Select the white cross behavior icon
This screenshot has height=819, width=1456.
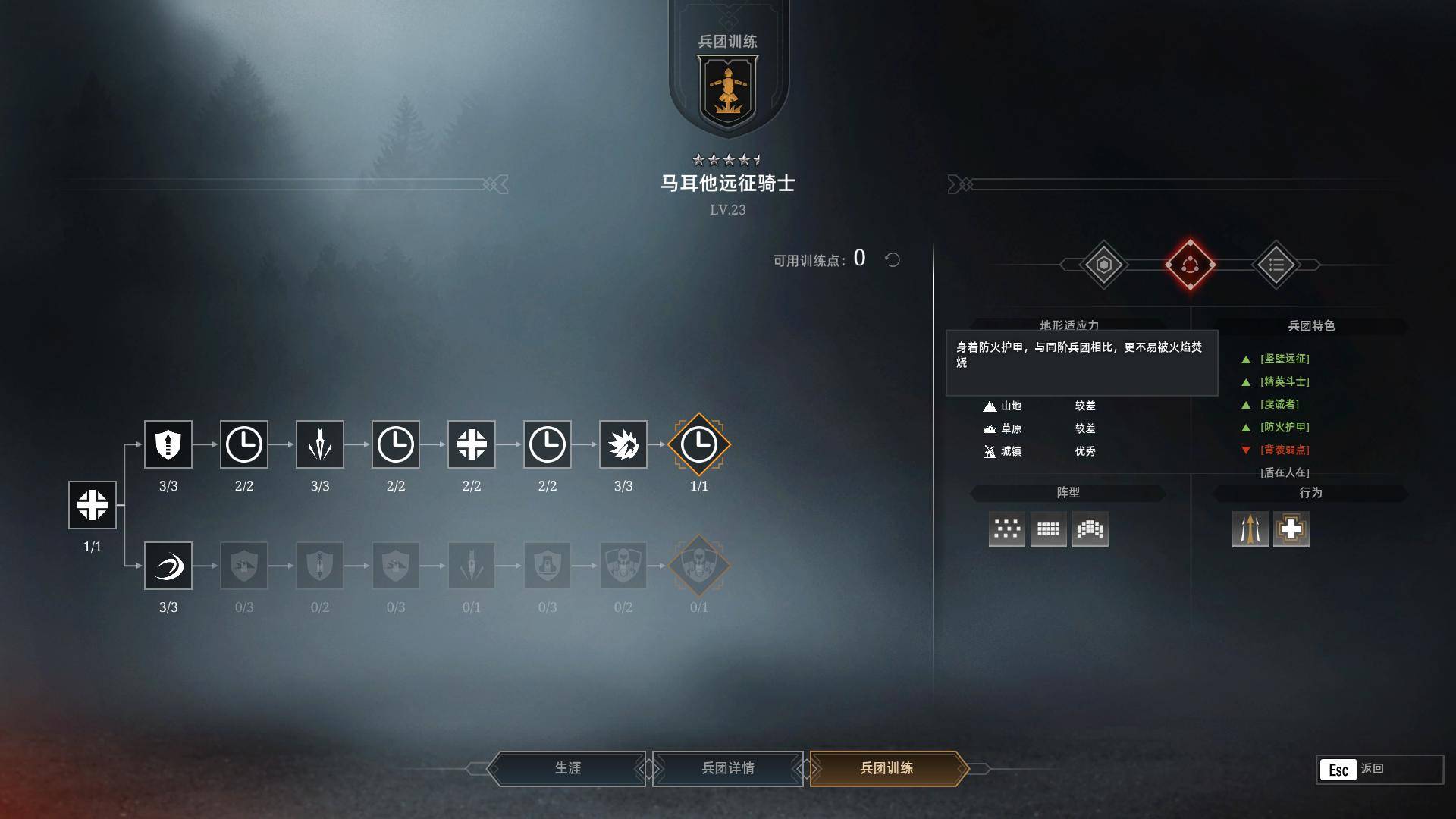pyautogui.click(x=1291, y=529)
